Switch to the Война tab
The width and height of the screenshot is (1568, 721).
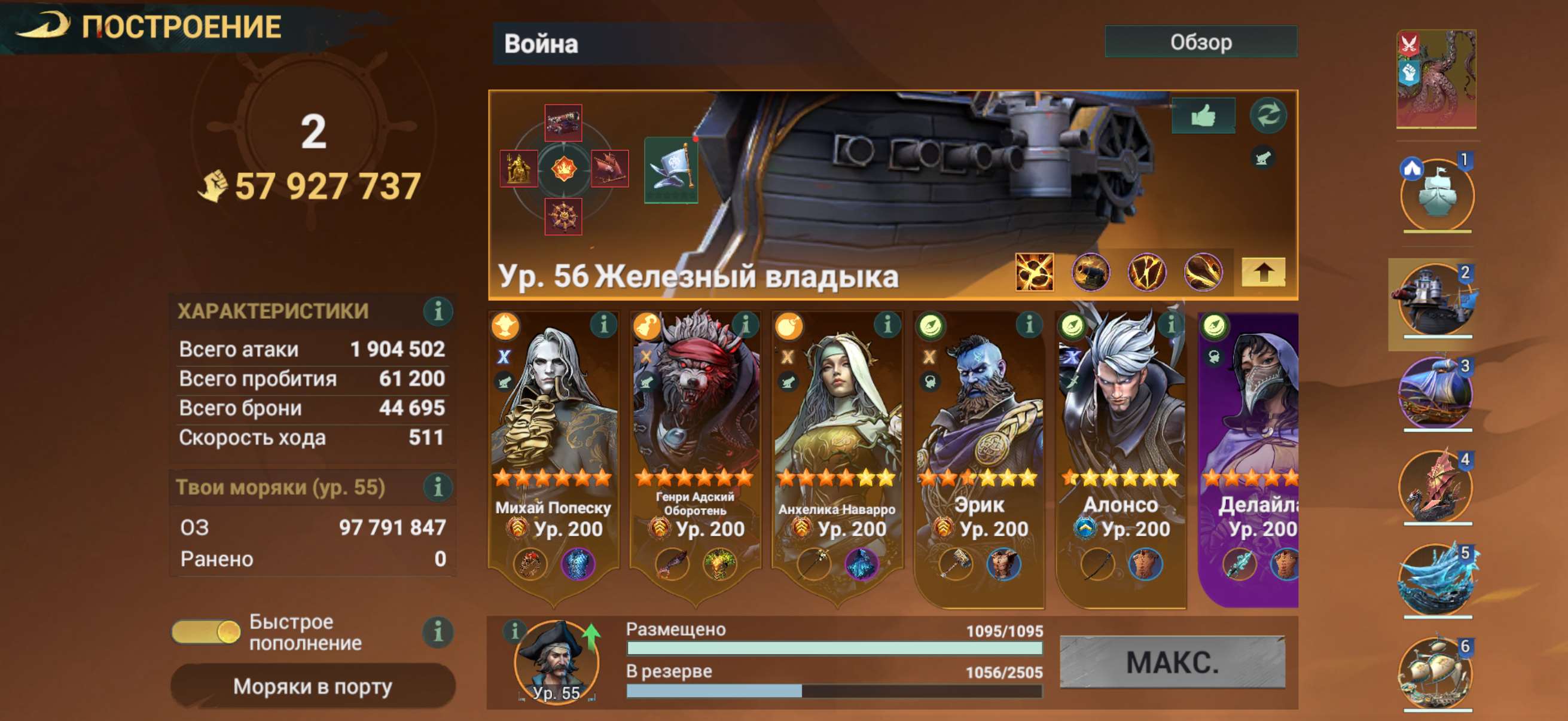pyautogui.click(x=542, y=42)
